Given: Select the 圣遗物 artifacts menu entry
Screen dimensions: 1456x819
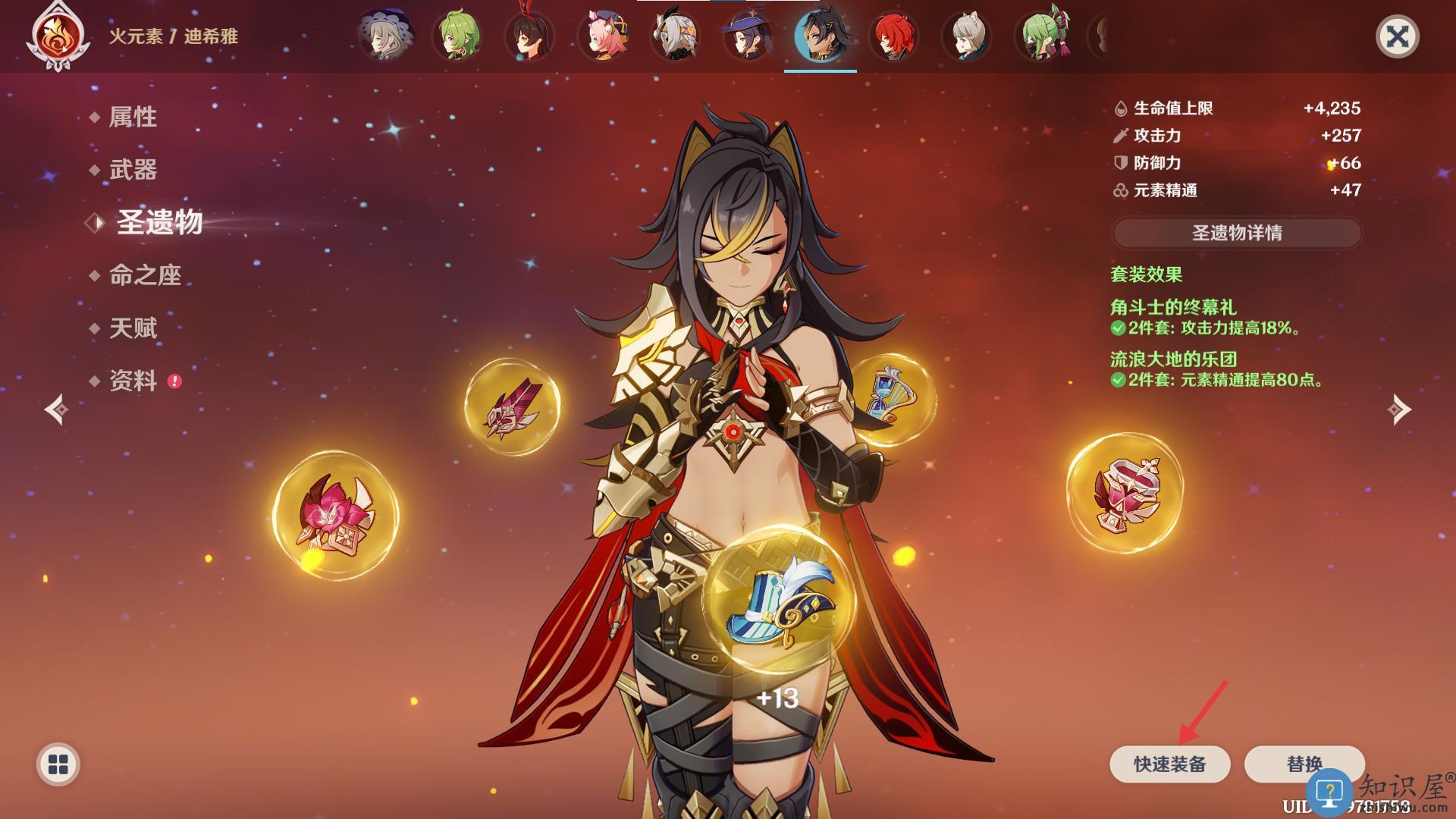Looking at the screenshot, I should (x=159, y=222).
